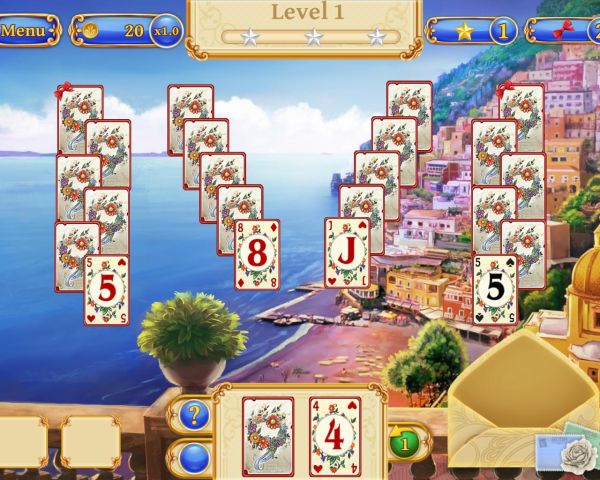Draw a card from the face-down stock pile
This screenshot has height=480, width=600.
click(268, 436)
